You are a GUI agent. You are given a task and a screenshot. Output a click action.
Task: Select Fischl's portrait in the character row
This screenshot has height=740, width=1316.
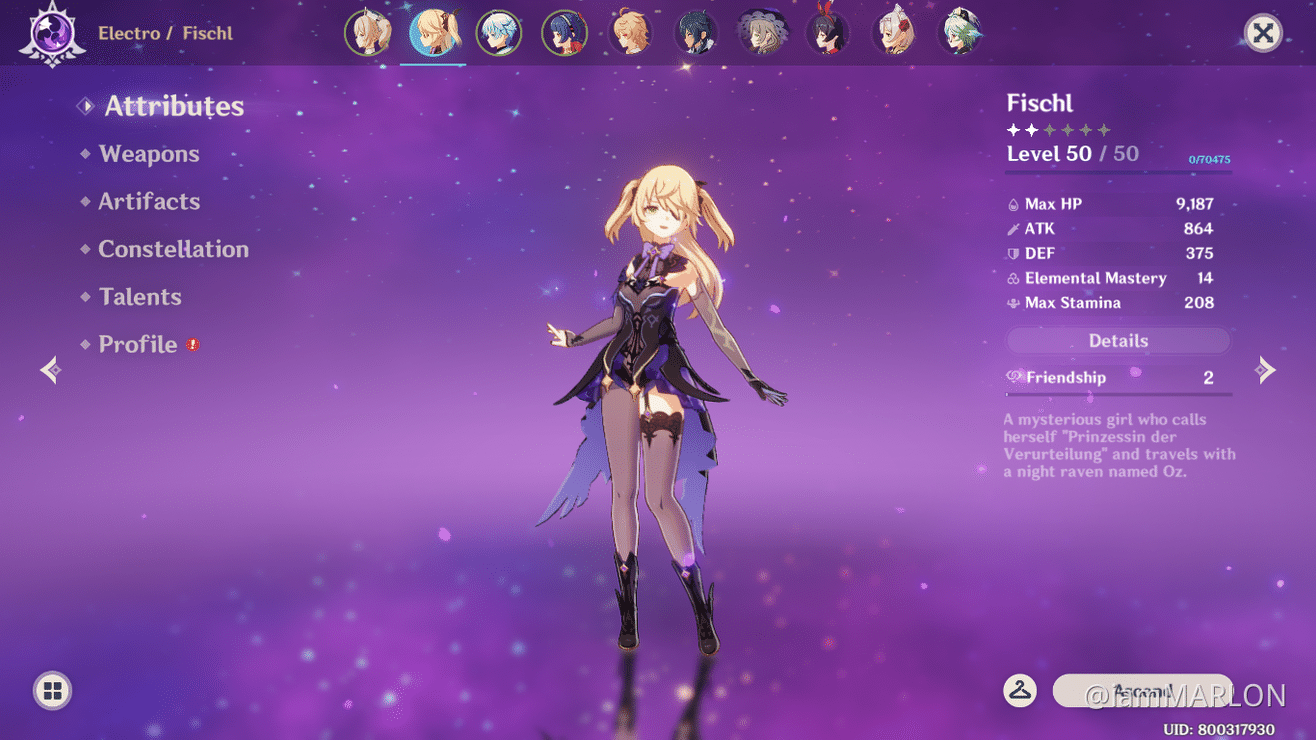(433, 31)
